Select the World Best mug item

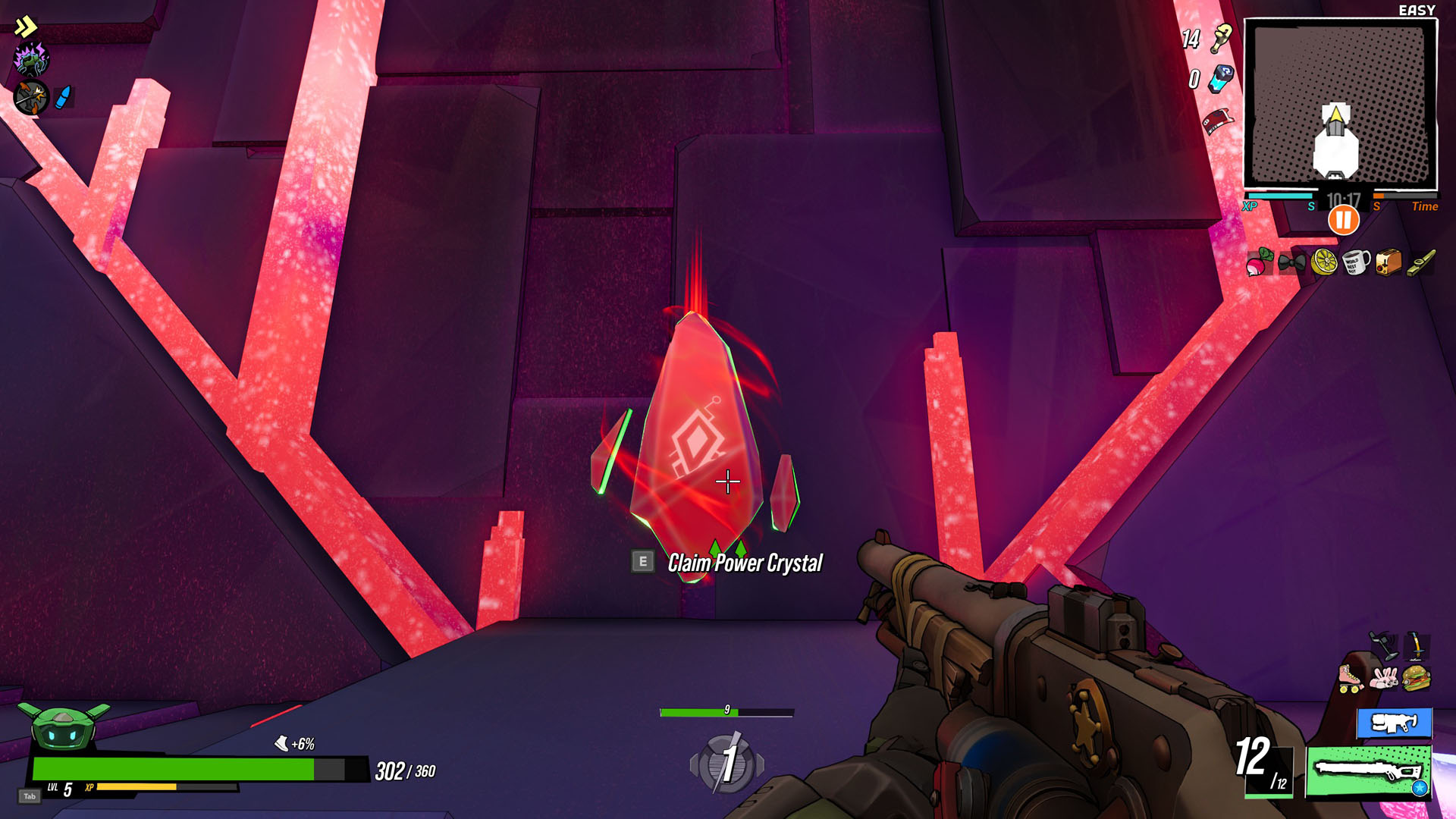click(1356, 262)
